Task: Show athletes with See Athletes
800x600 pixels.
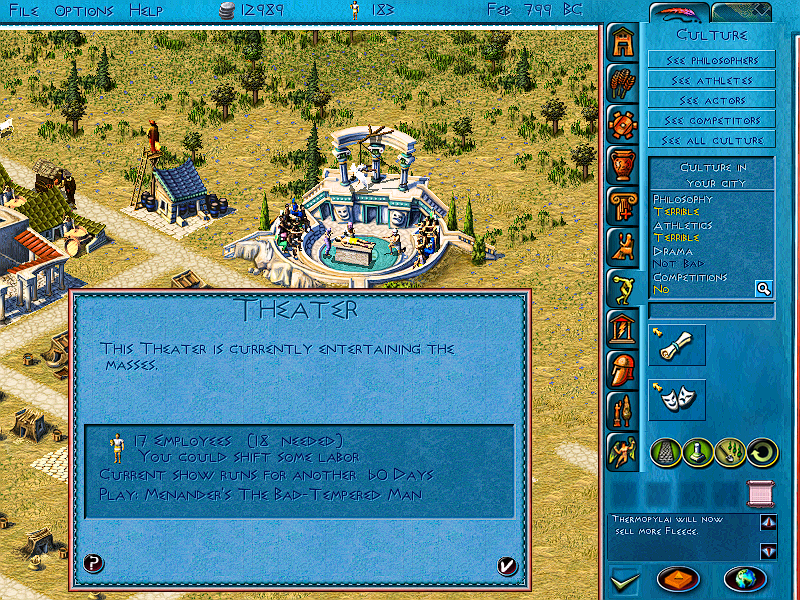Action: (711, 80)
